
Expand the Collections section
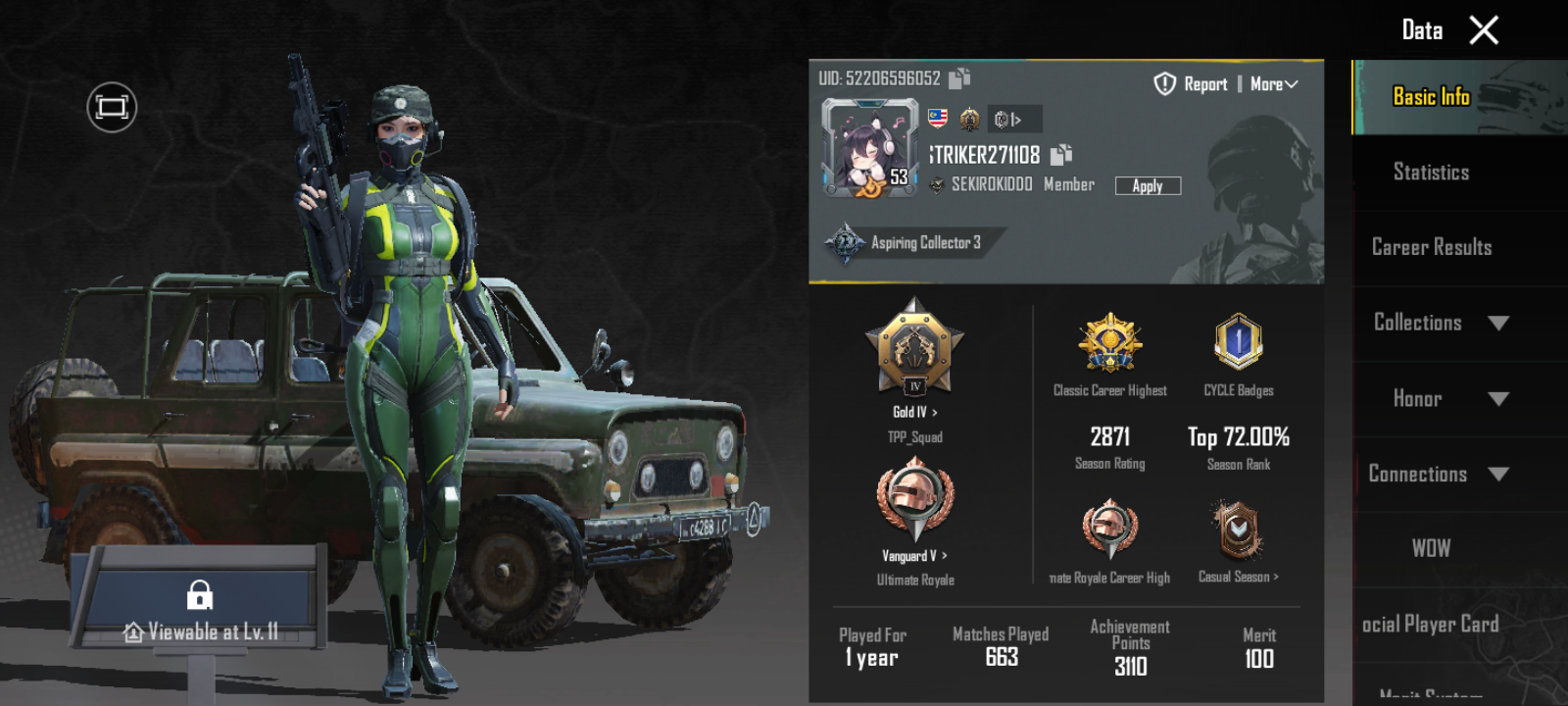1441,323
